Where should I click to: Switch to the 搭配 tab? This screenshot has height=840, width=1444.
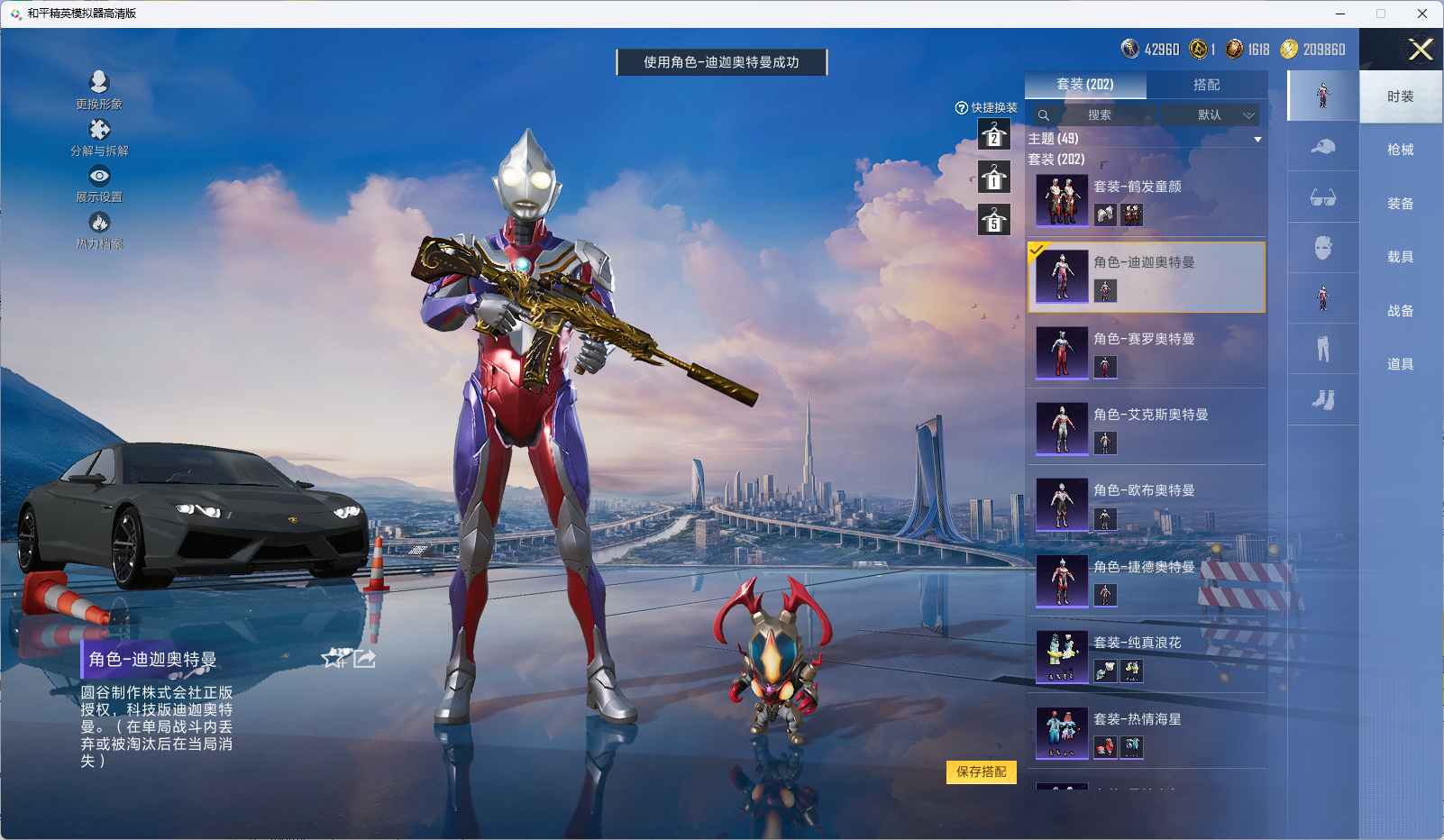coord(1206,85)
